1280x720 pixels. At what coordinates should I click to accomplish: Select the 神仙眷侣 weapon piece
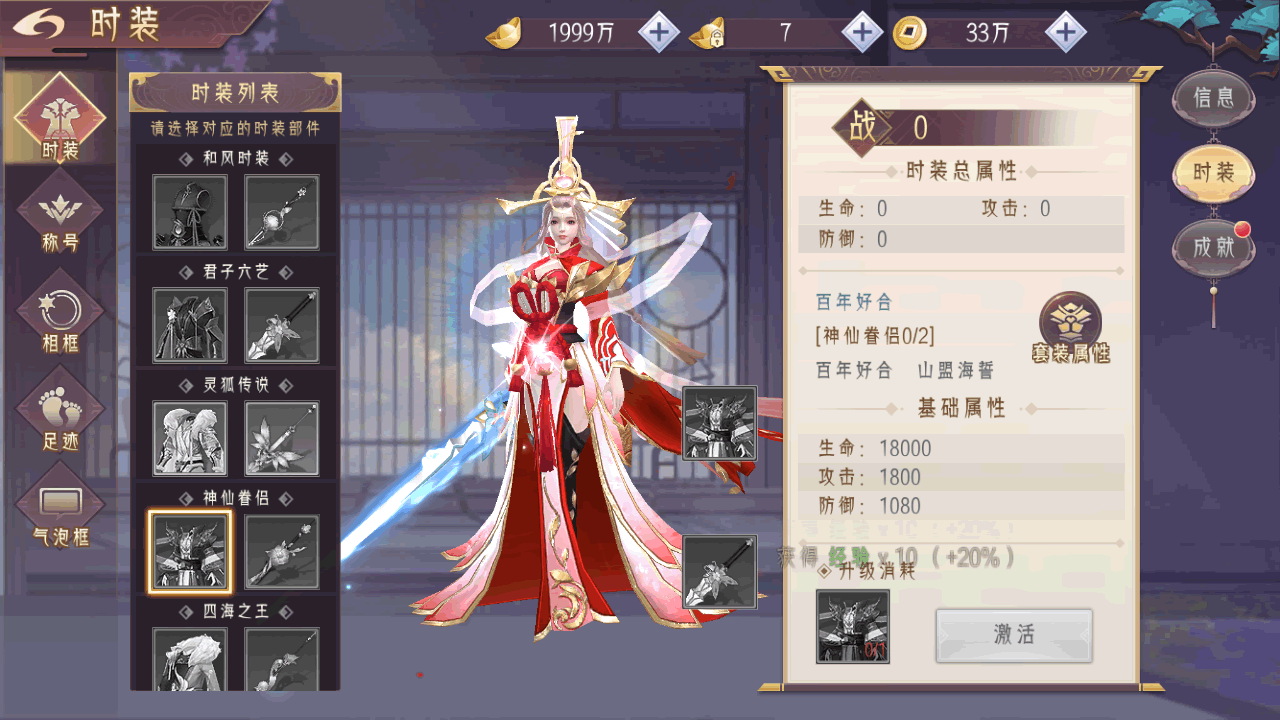(x=282, y=551)
